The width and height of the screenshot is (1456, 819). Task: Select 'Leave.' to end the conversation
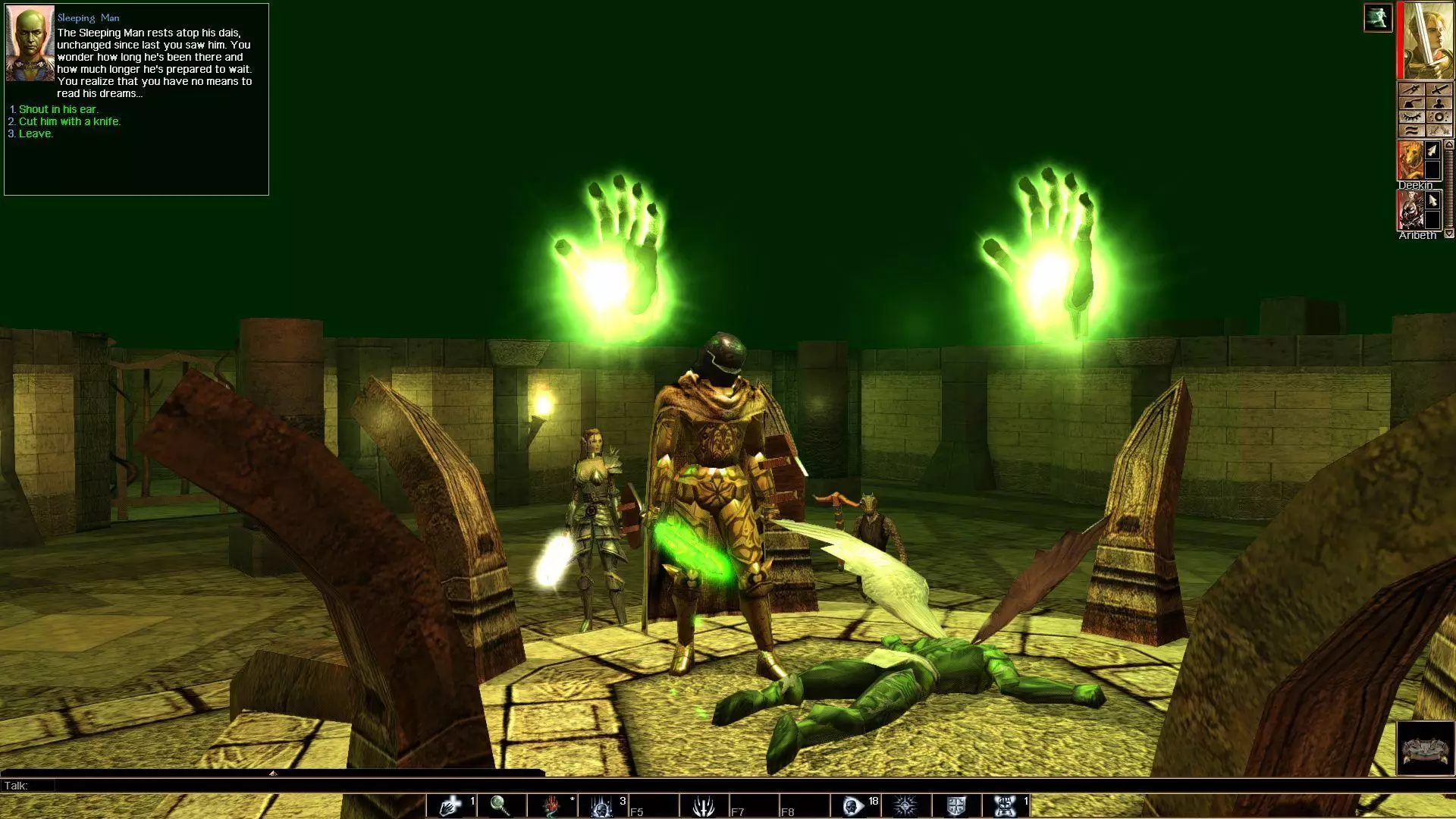(35, 133)
